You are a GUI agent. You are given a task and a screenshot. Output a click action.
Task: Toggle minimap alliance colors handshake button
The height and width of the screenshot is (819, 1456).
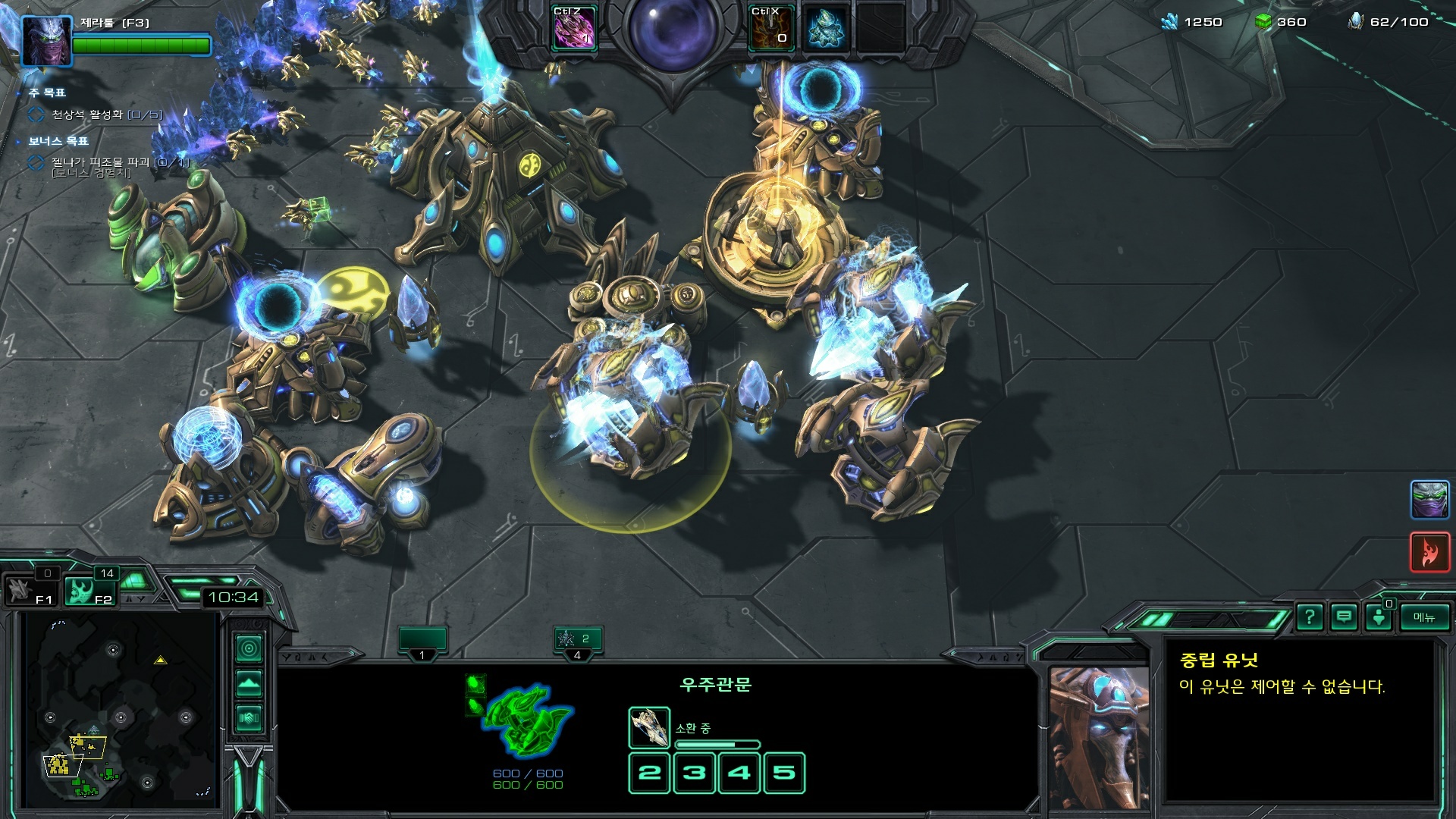pos(249,717)
